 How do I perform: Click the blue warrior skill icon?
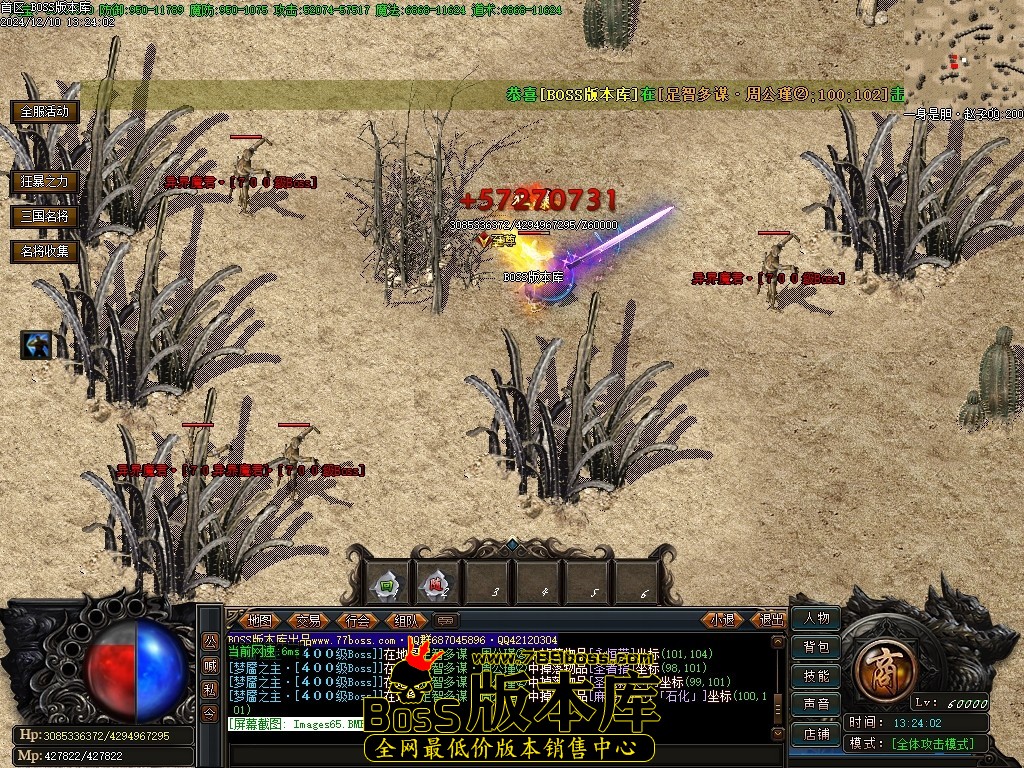click(37, 345)
